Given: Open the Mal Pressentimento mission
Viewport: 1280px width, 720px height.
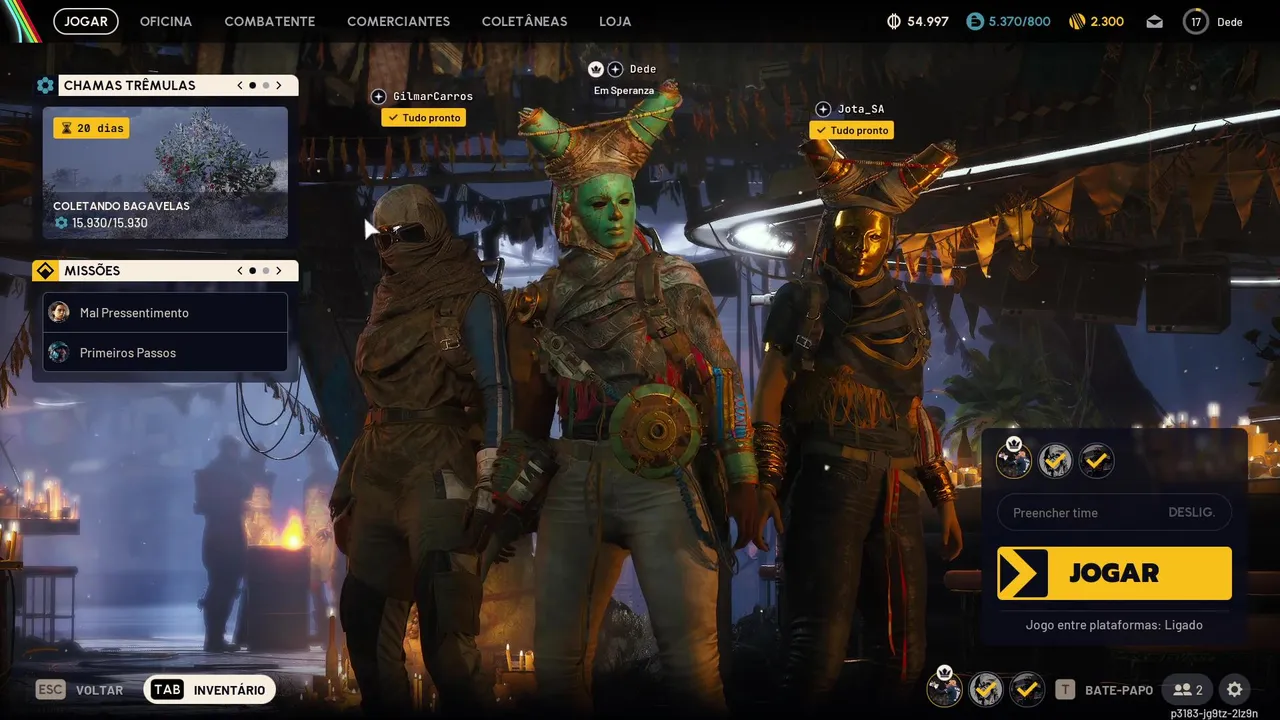Looking at the screenshot, I should click(165, 313).
